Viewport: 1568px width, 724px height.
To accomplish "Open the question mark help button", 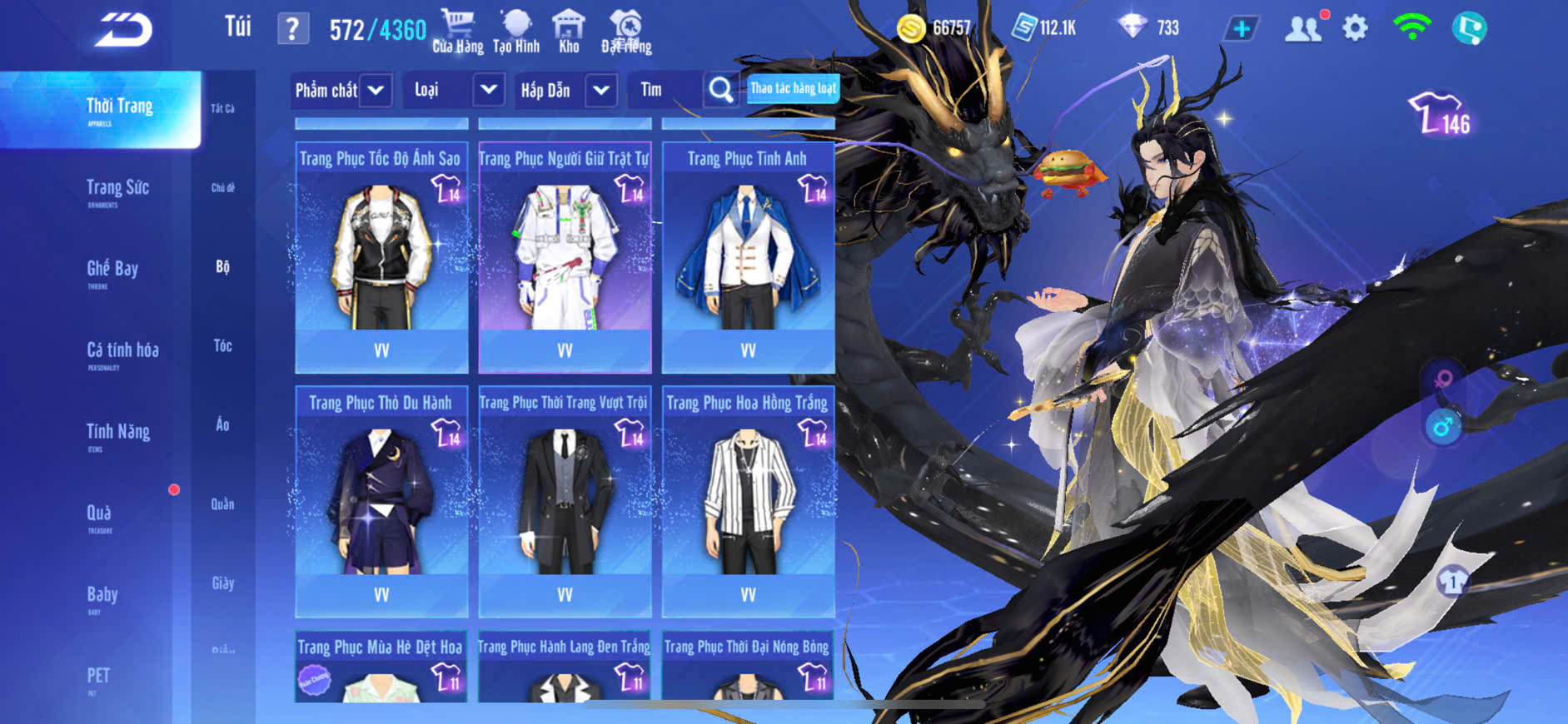I will click(292, 30).
